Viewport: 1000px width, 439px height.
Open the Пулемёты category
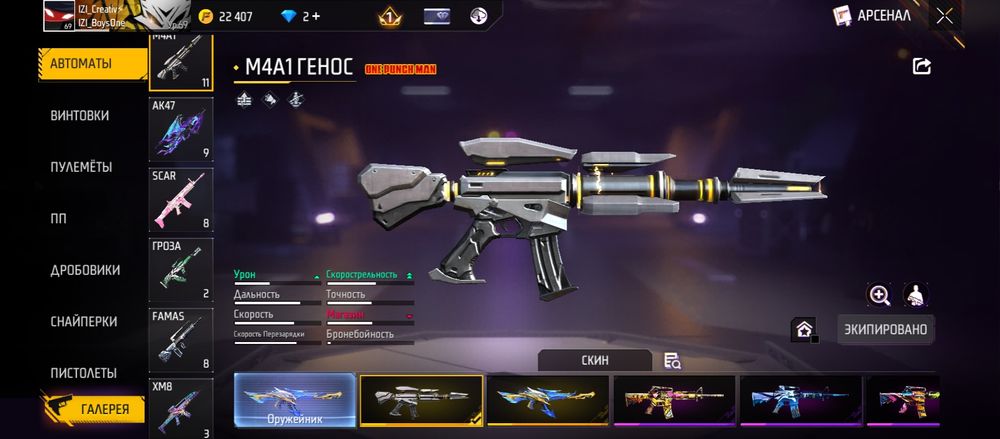point(81,167)
